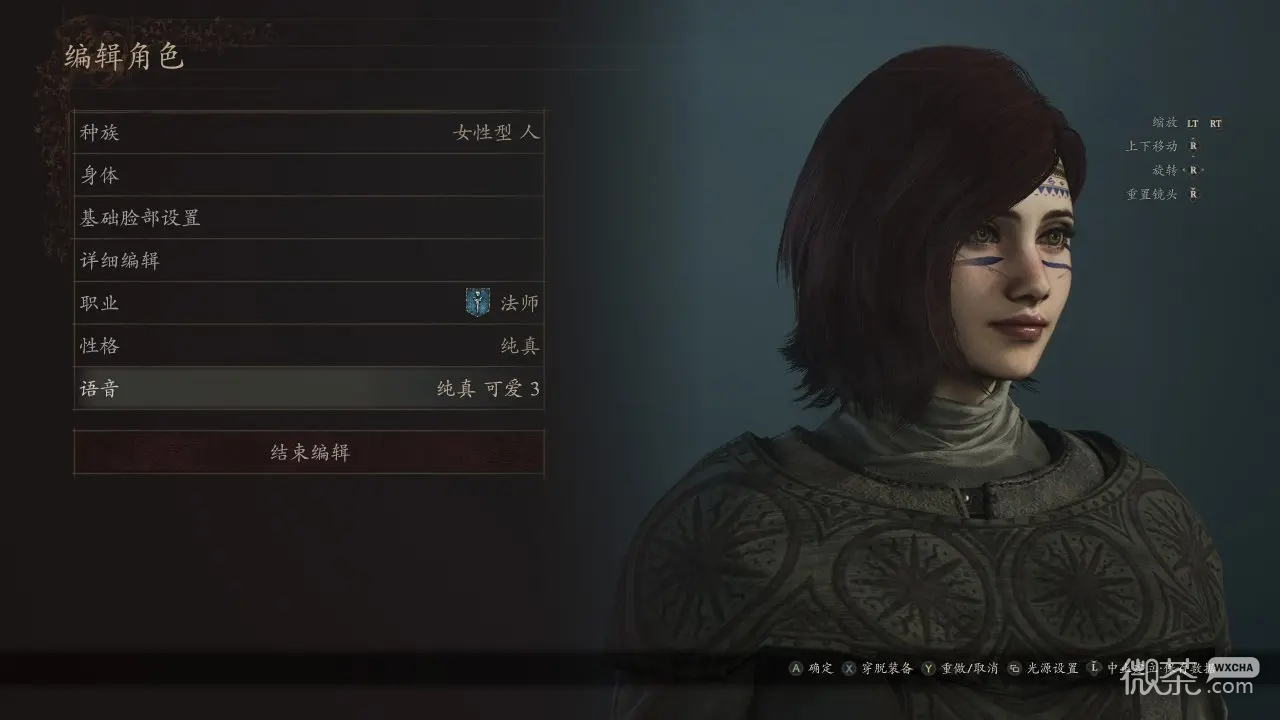This screenshot has height=720, width=1280.
Task: Change the 职业 vocation row
Action: click(x=309, y=303)
